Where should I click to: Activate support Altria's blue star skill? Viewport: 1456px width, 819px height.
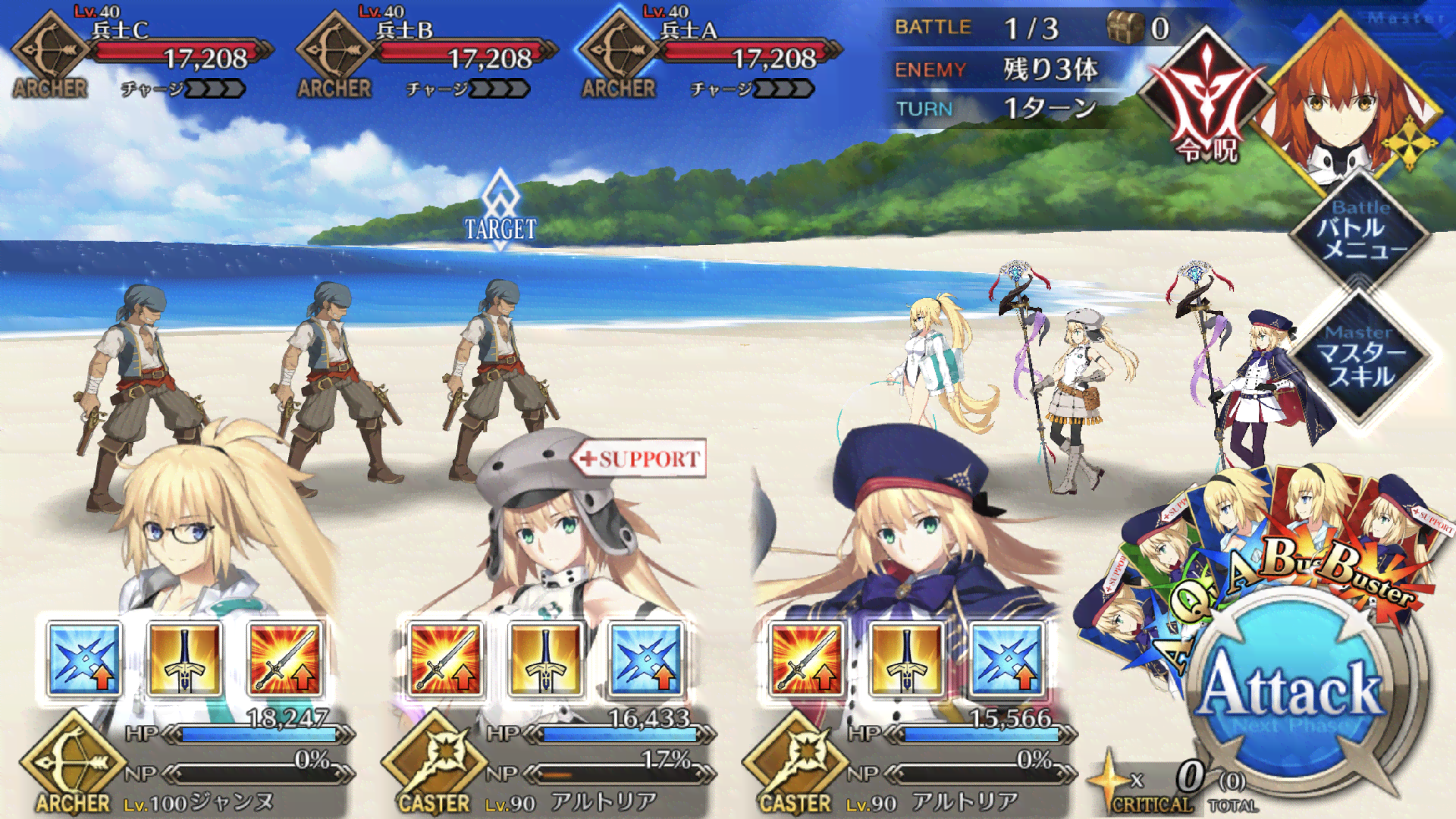pos(646,658)
